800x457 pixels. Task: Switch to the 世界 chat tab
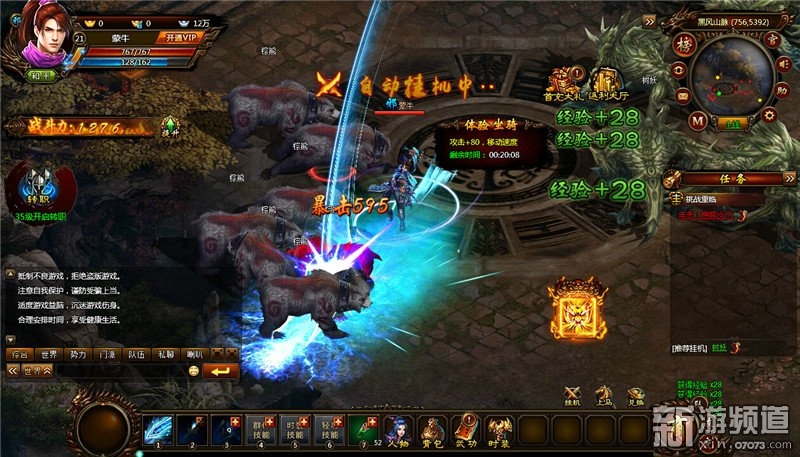48,354
